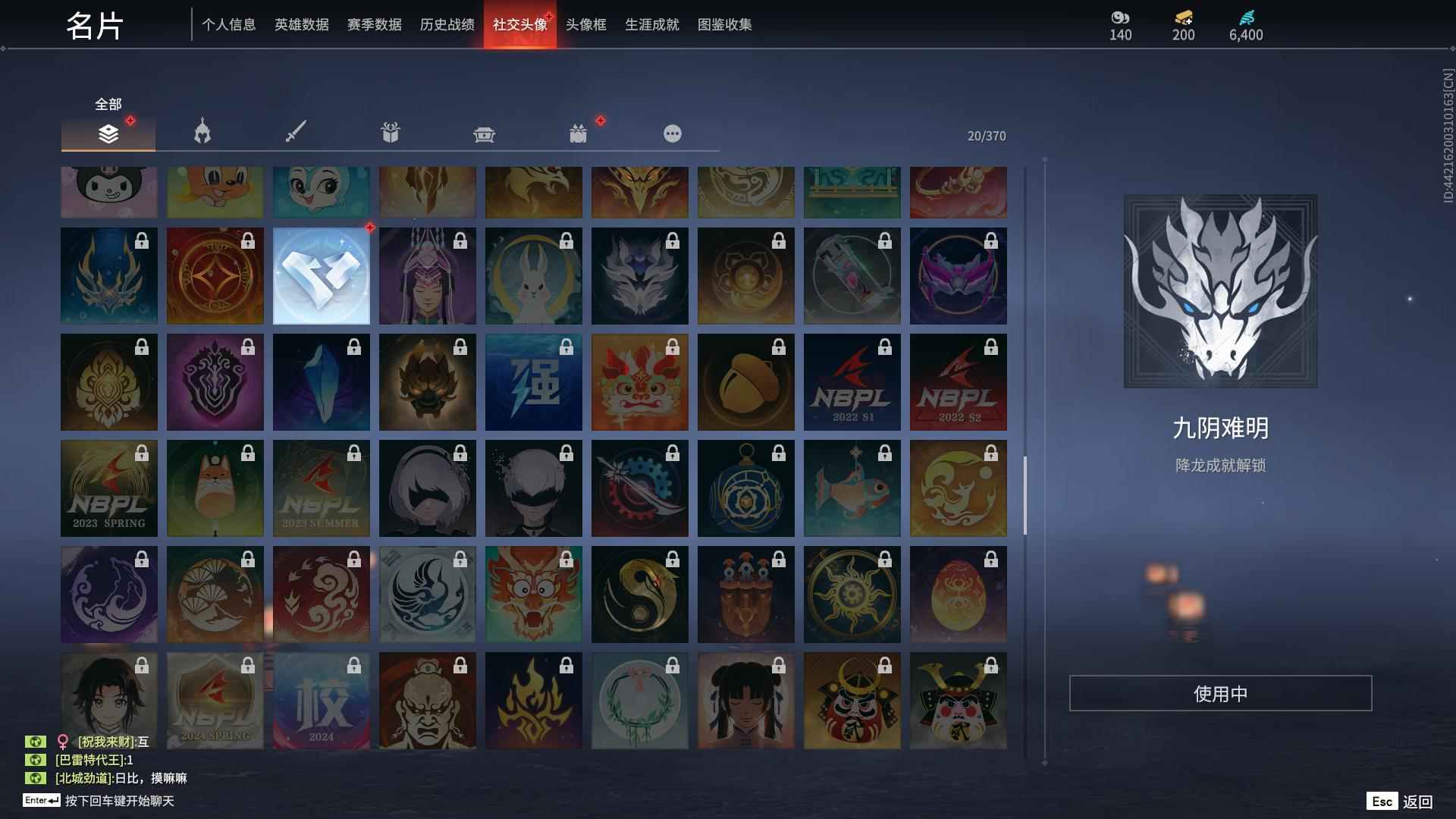Screen dimensions: 1456x819
Task: Select the treasure chest category filter
Action: [485, 133]
